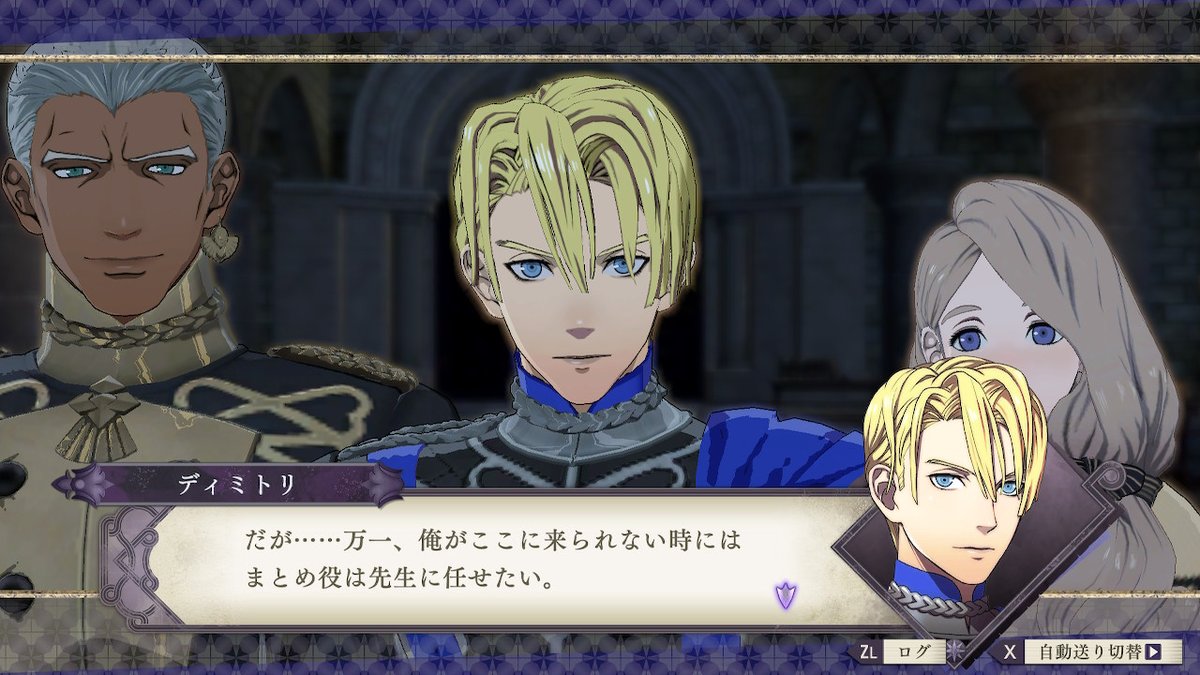
Task: Open the ログ dialogue log
Action: (913, 652)
